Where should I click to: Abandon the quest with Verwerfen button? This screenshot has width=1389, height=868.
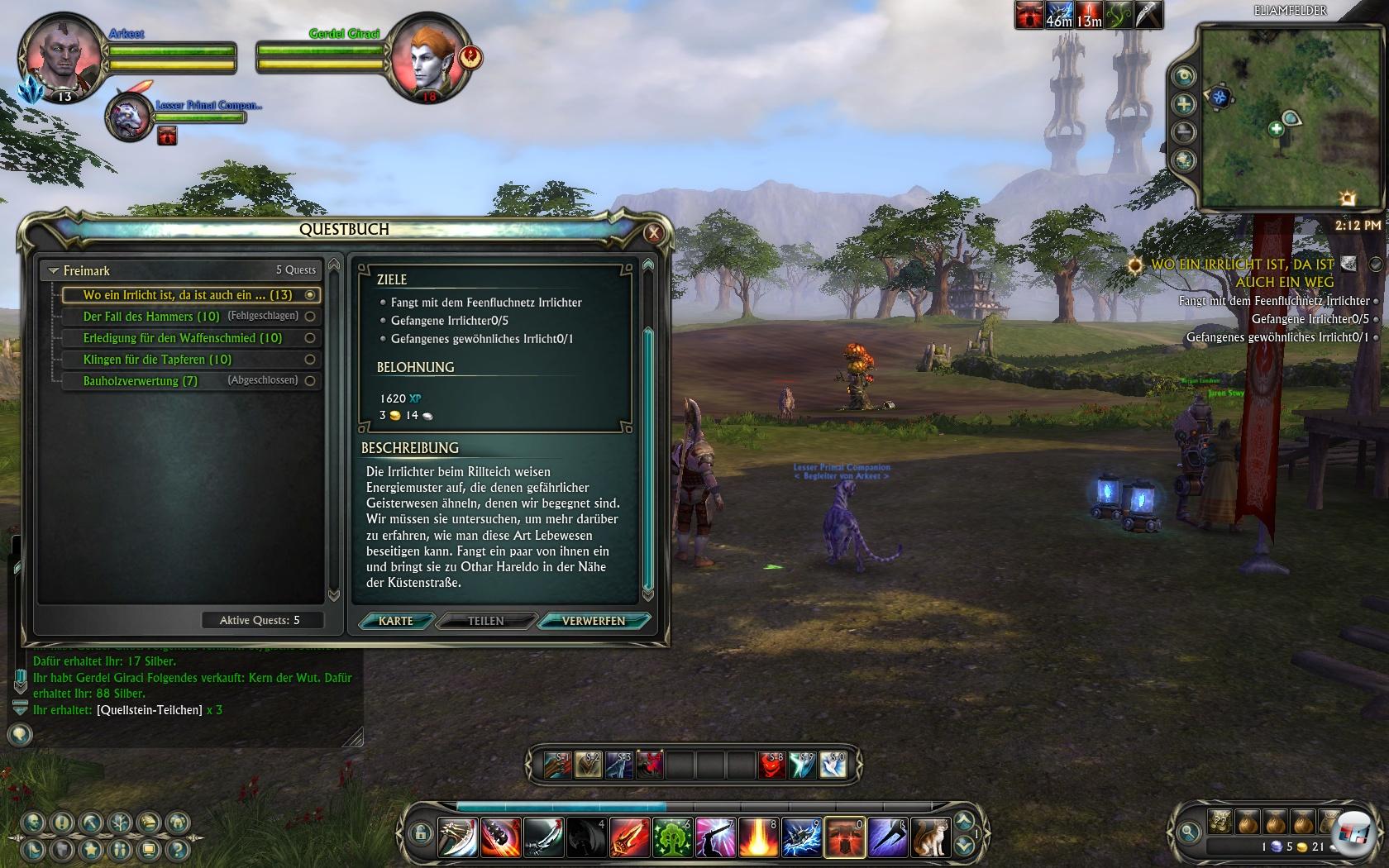[x=593, y=621]
